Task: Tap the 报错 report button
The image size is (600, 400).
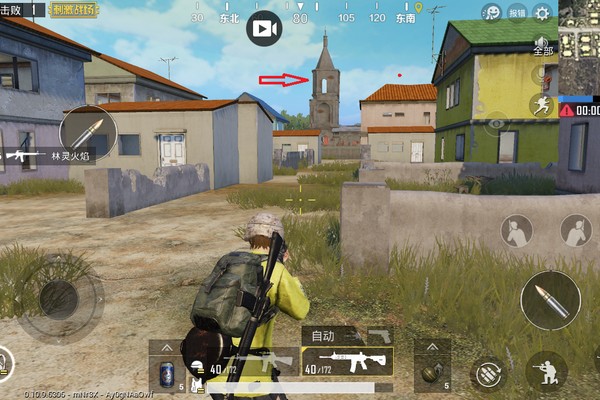Action: [517, 12]
